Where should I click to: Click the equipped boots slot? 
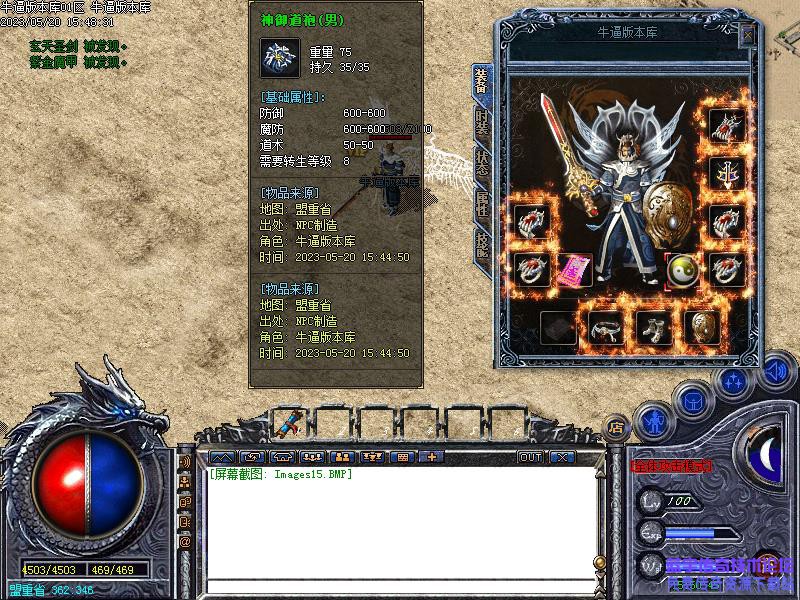[654, 327]
